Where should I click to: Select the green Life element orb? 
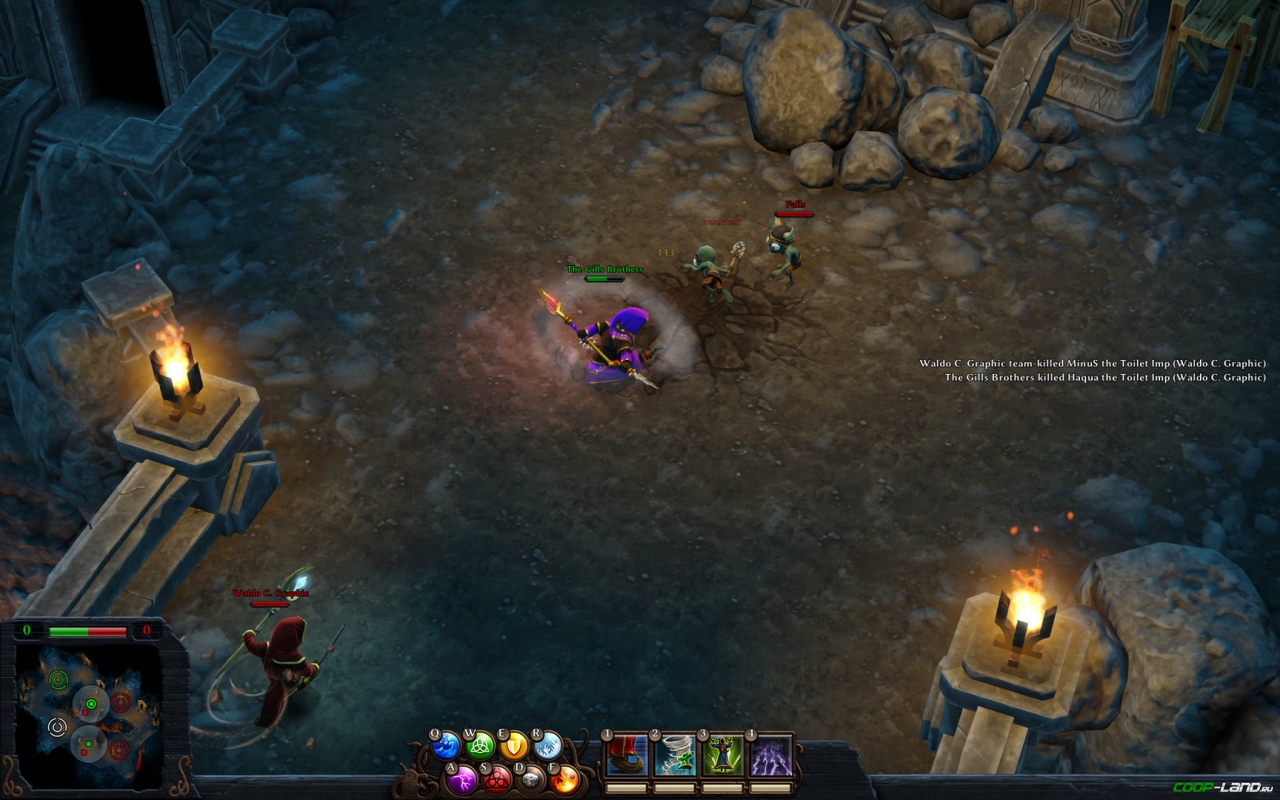[x=481, y=745]
